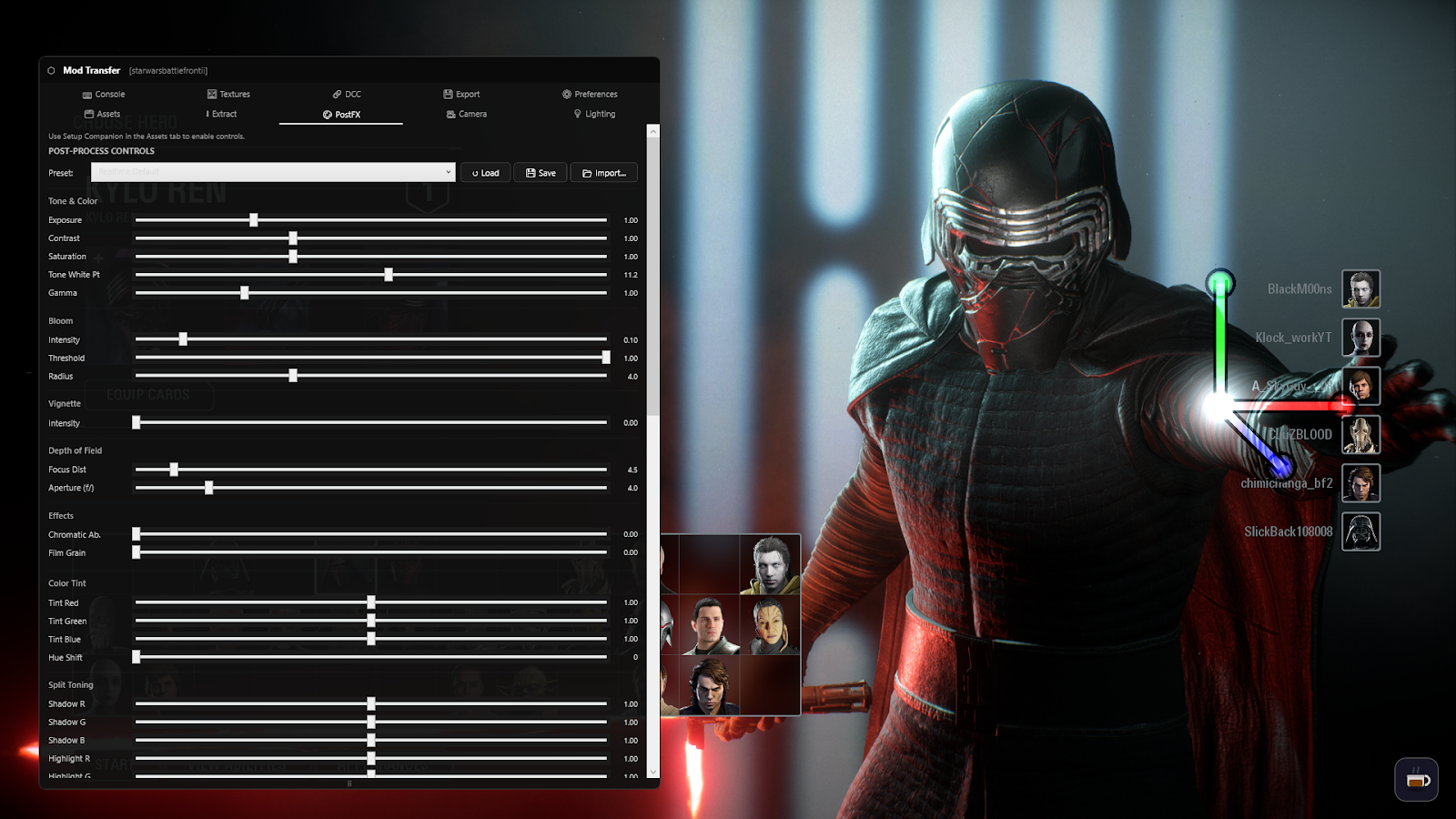Select SlickBack108008's Darth Vader avatar

coord(1360,531)
